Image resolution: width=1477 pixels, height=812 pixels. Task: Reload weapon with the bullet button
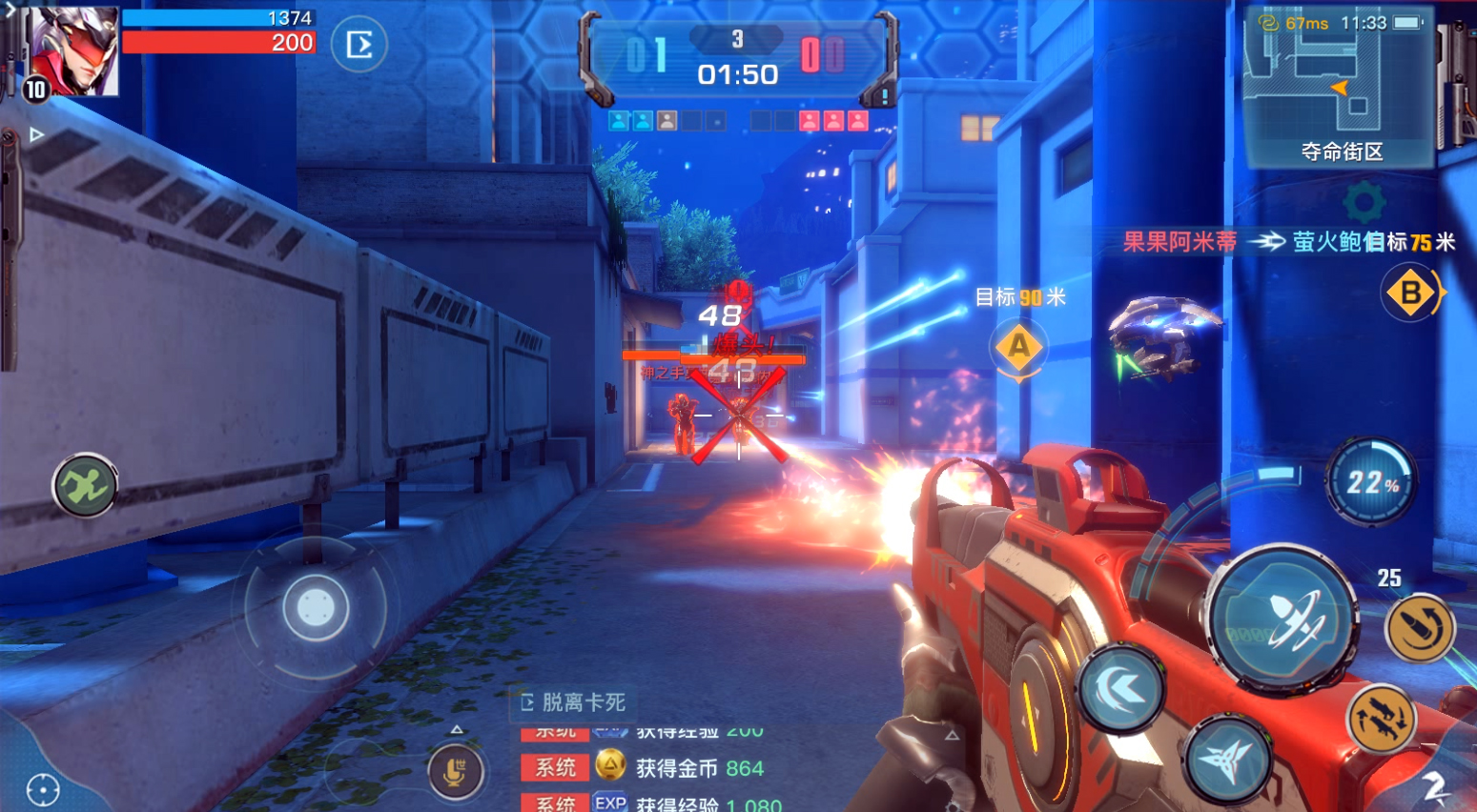[1421, 628]
